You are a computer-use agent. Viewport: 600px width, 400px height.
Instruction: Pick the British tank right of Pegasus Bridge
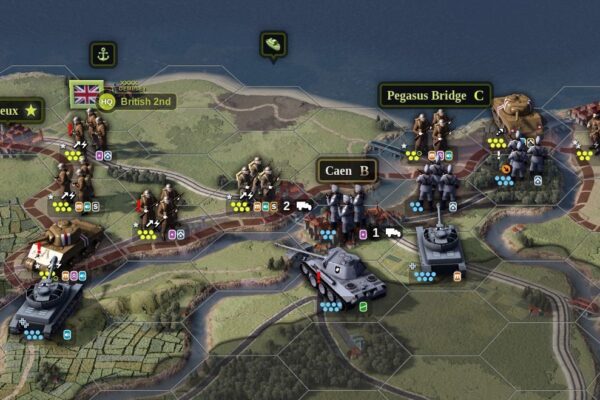click(x=515, y=117)
